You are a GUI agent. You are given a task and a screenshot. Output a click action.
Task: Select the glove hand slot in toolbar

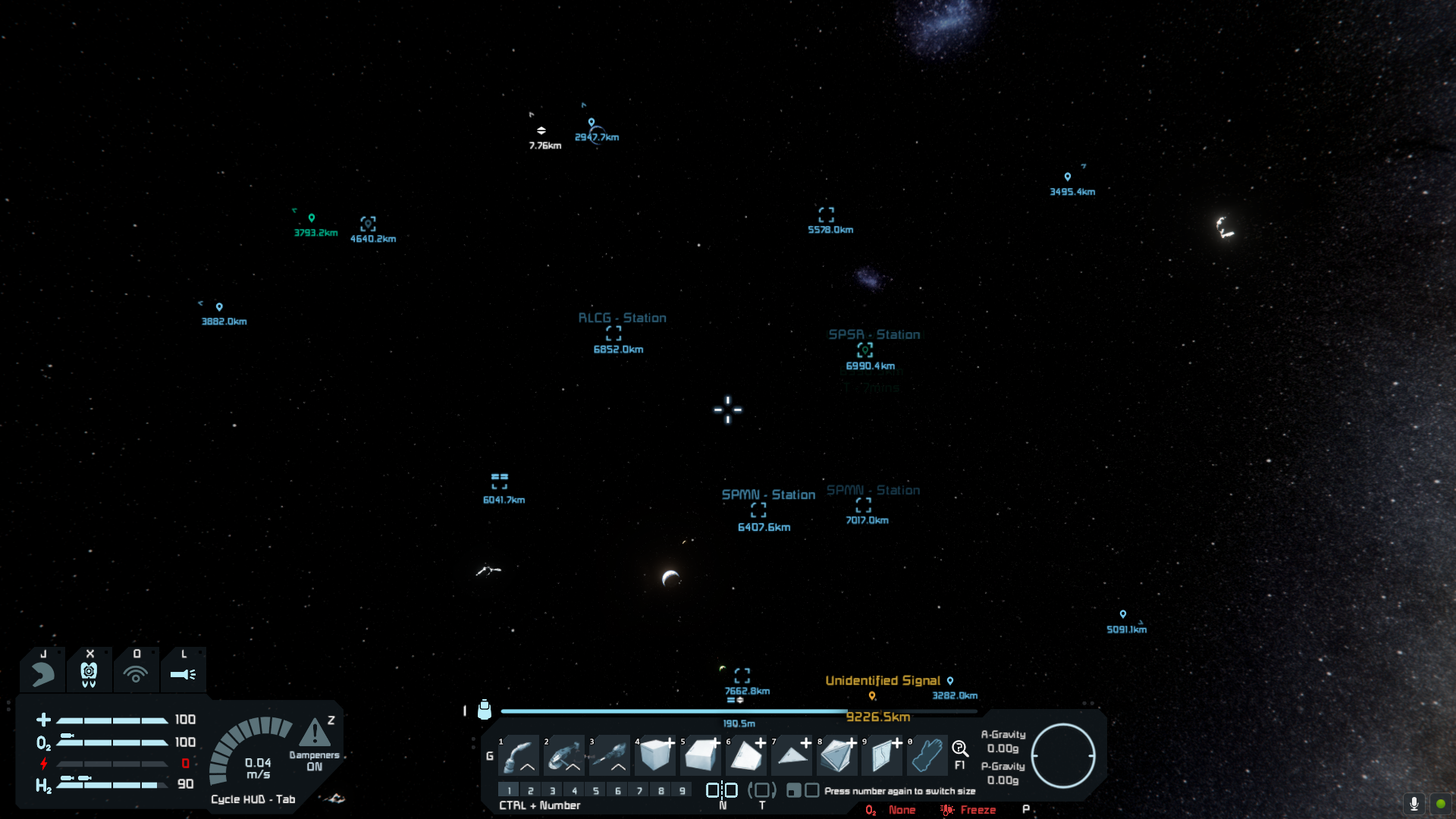tap(927, 755)
